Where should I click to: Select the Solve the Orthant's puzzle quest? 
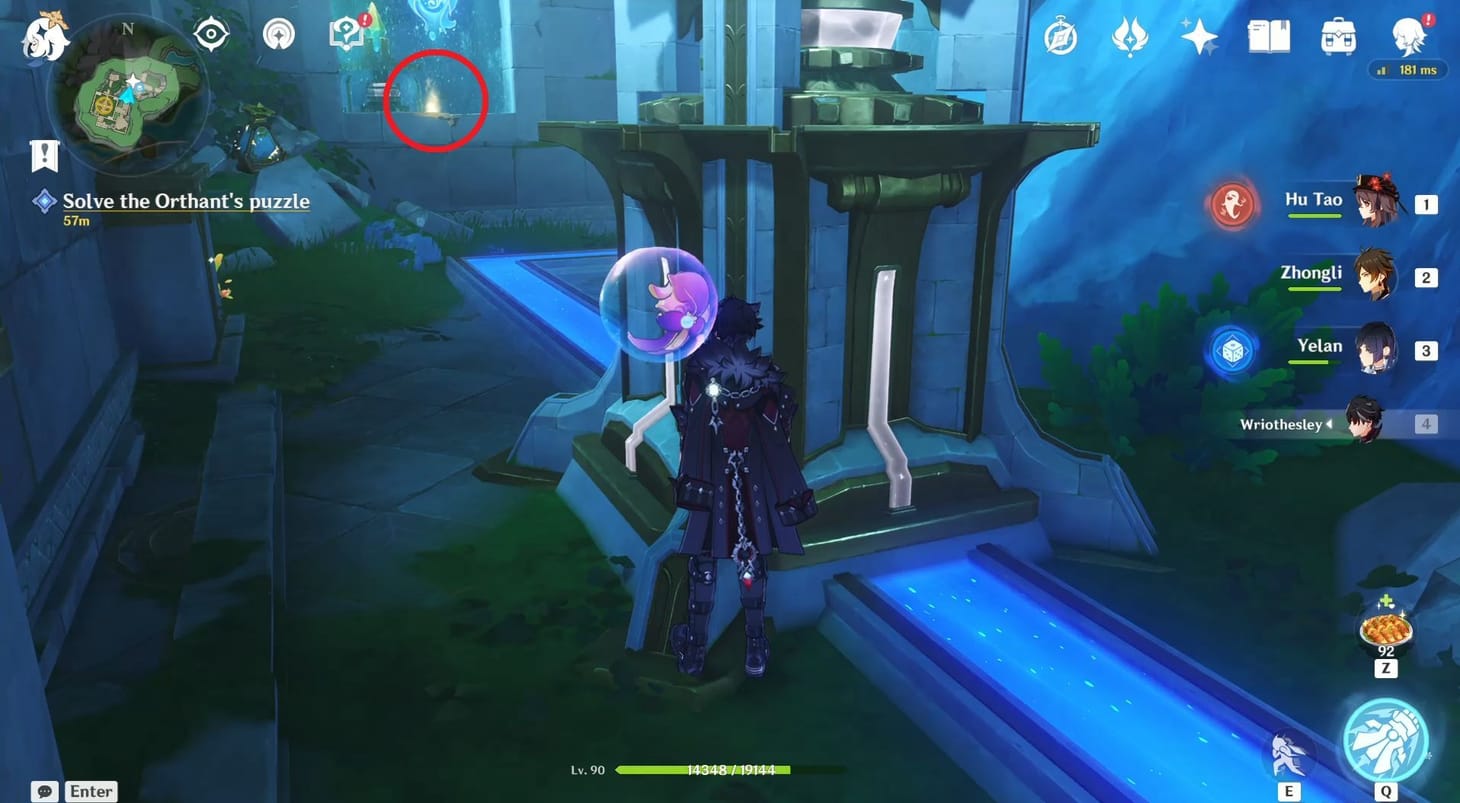185,201
